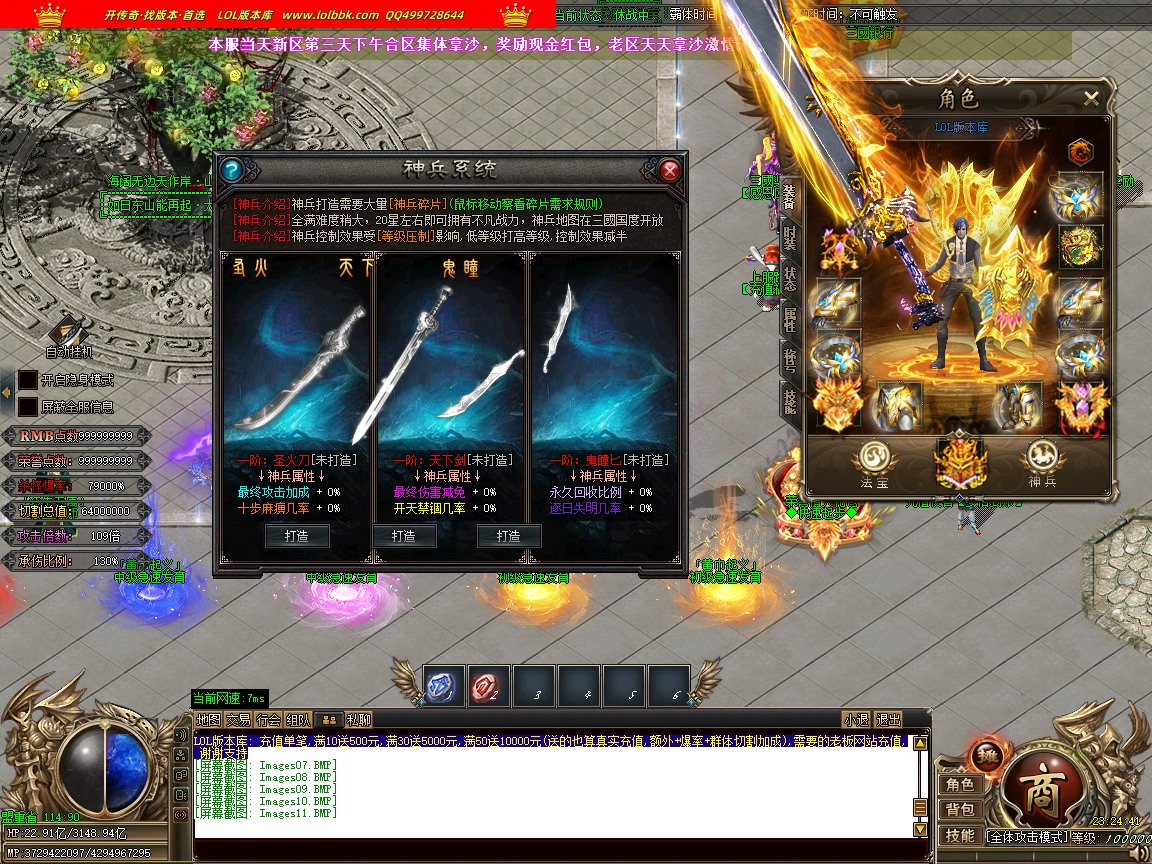Select the 行会 guild tab
1152x864 pixels.
(268, 719)
